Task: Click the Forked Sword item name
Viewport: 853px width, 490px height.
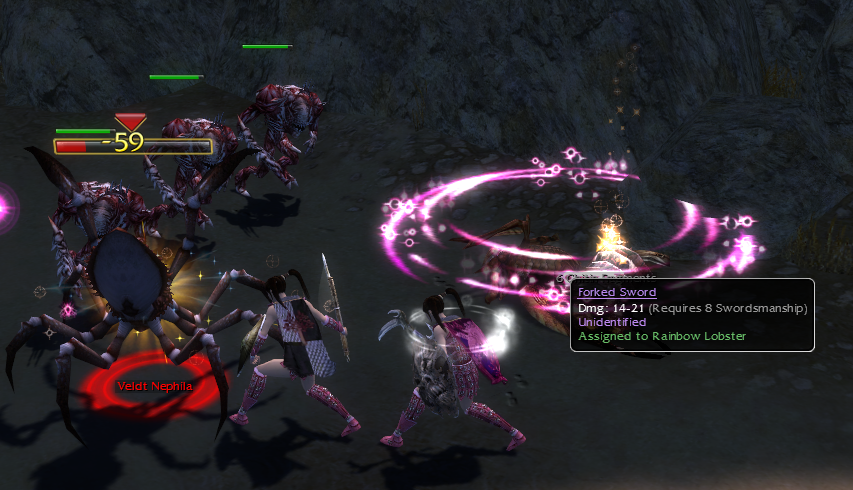Action: coord(617,292)
